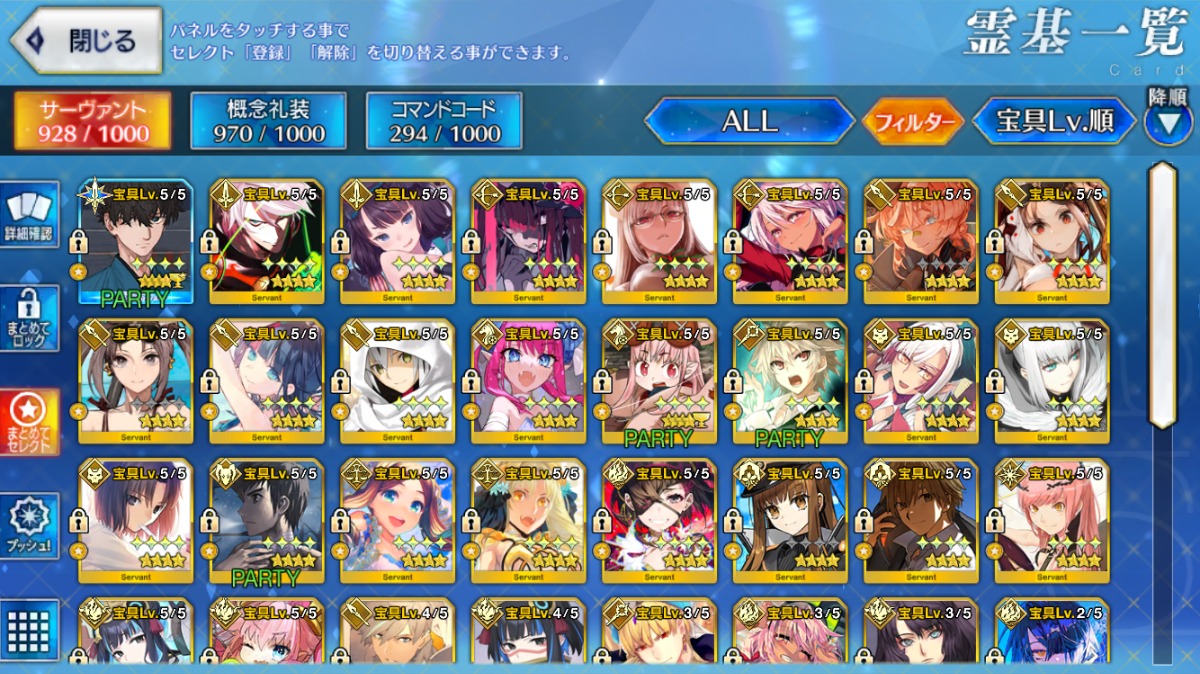Show the コマンドコード tab
The height and width of the screenshot is (674, 1200).
coord(444,121)
